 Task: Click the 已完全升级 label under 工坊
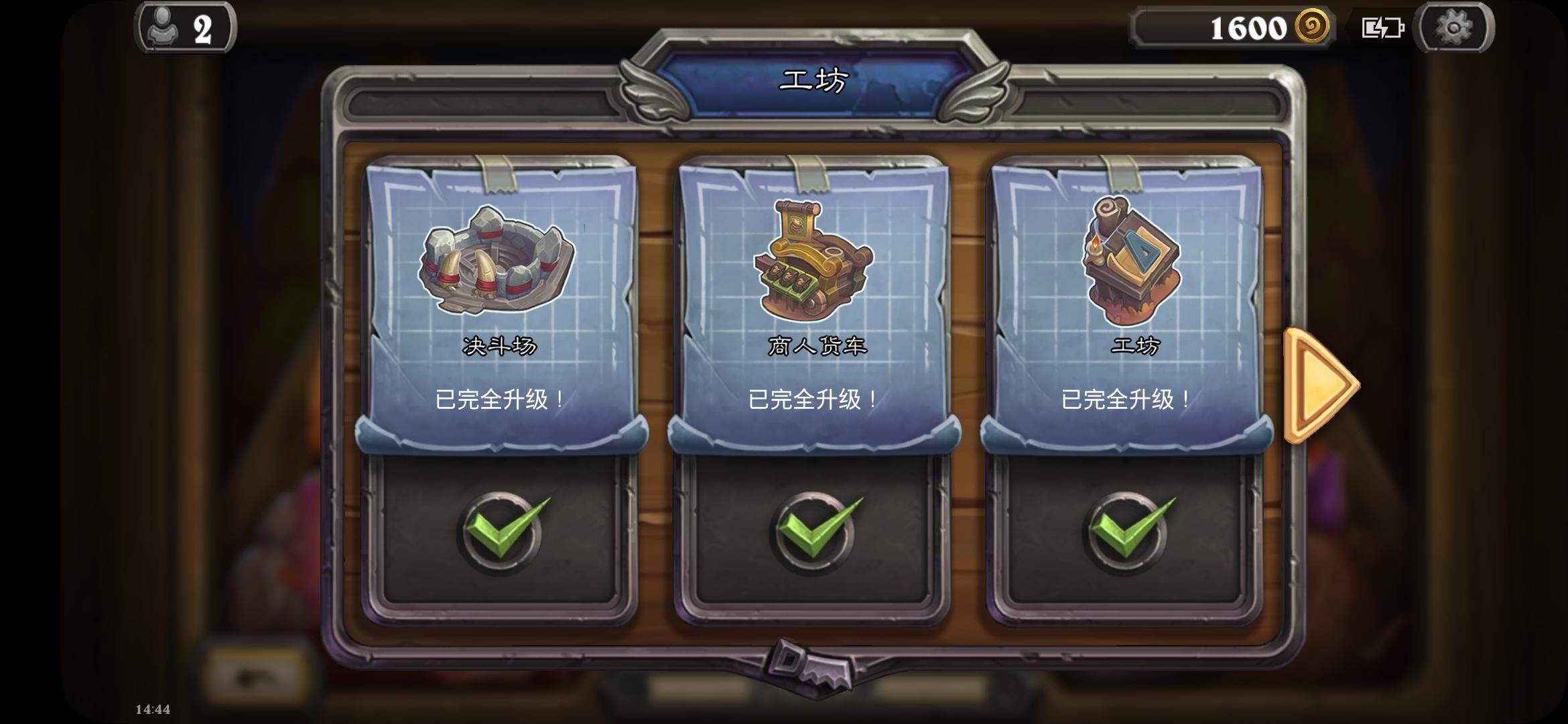click(x=1126, y=398)
